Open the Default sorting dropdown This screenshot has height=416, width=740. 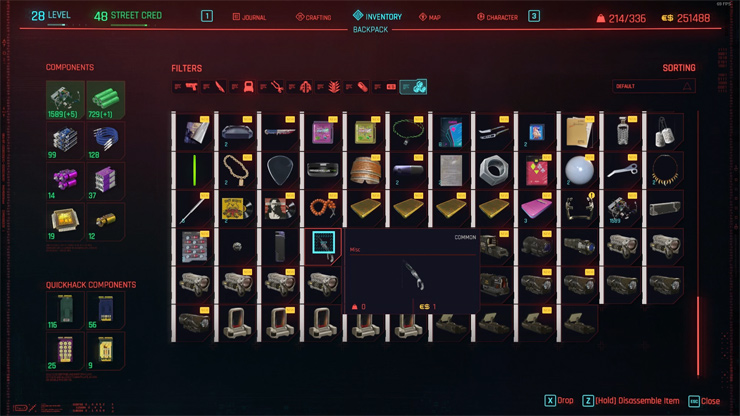(654, 87)
